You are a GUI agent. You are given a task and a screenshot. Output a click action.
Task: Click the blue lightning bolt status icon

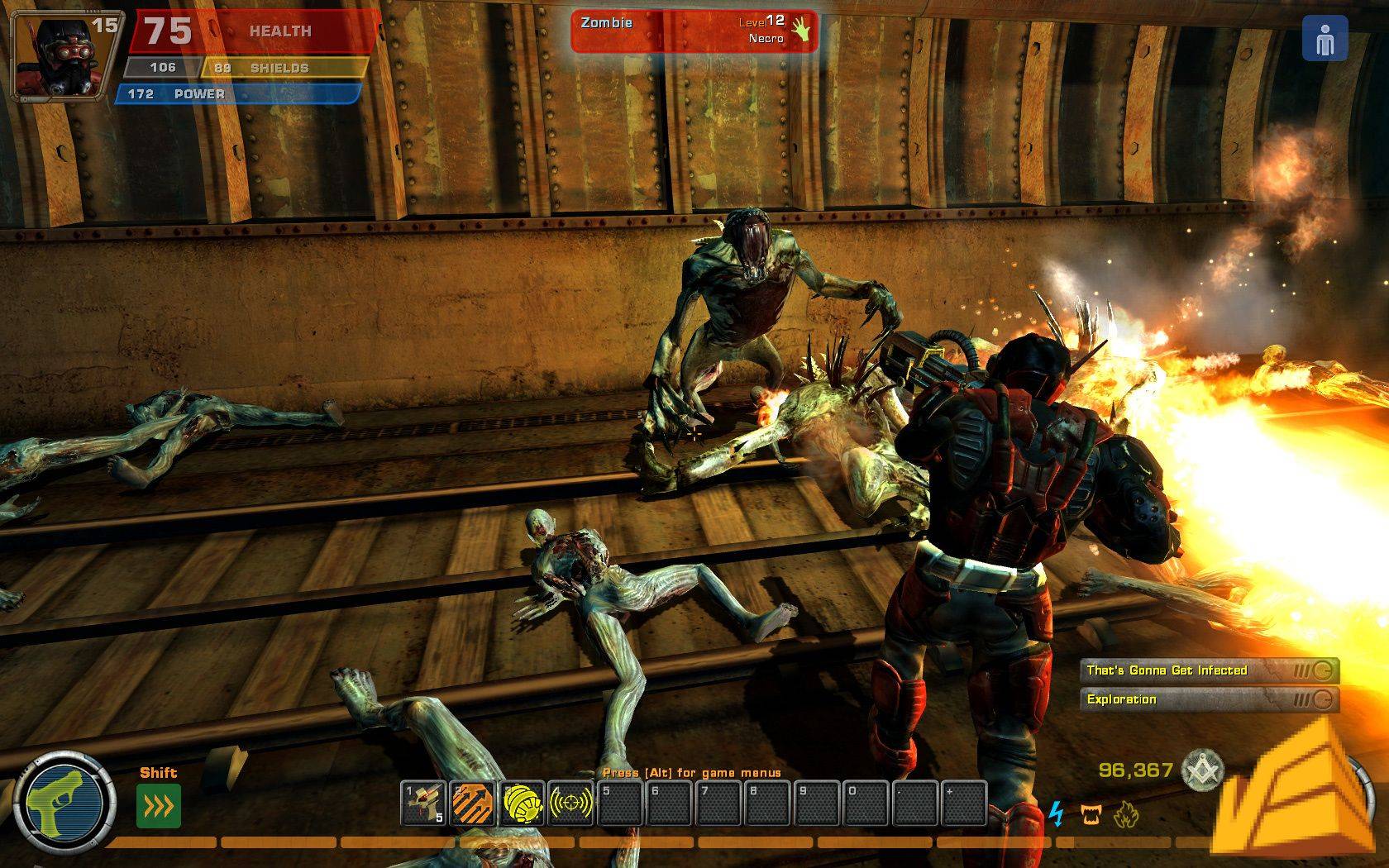click(x=1057, y=814)
